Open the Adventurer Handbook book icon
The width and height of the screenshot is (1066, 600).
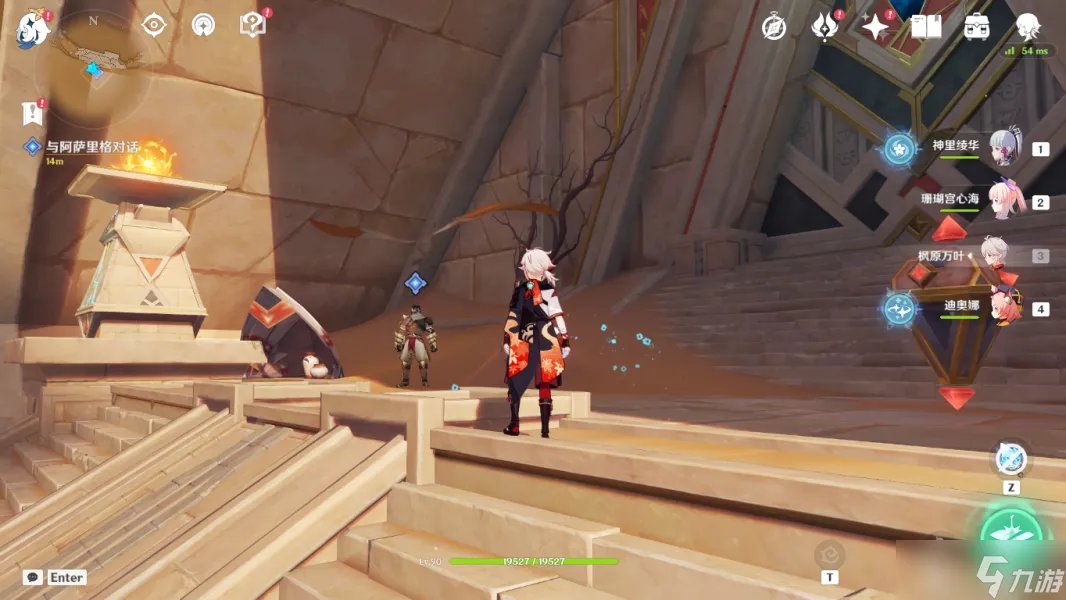926,27
